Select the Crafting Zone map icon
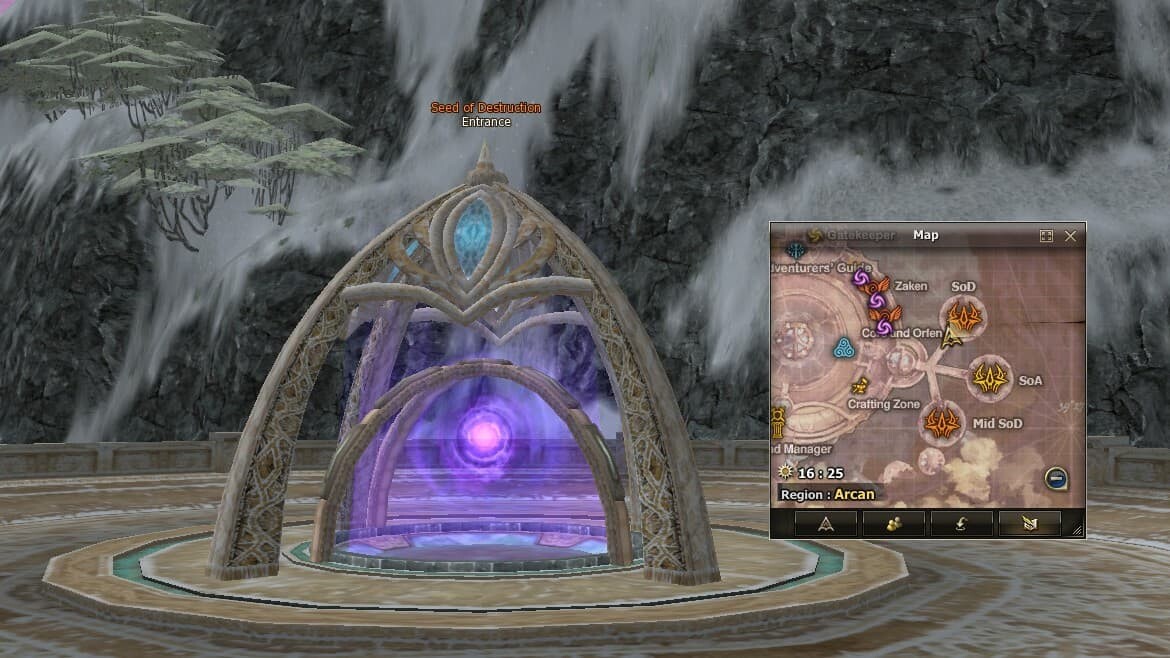 859,387
